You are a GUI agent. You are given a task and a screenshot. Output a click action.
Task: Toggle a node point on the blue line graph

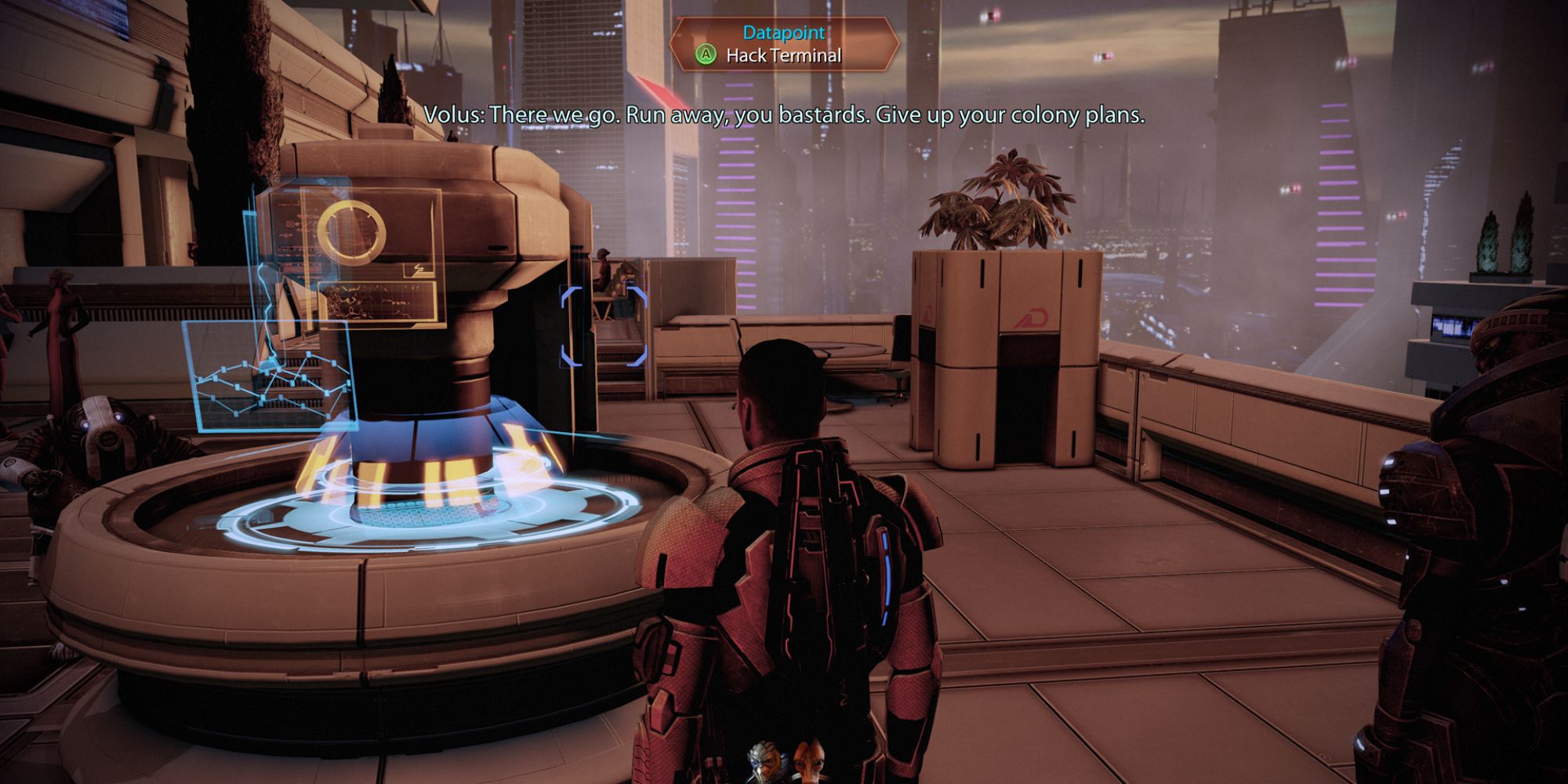(x=307, y=353)
